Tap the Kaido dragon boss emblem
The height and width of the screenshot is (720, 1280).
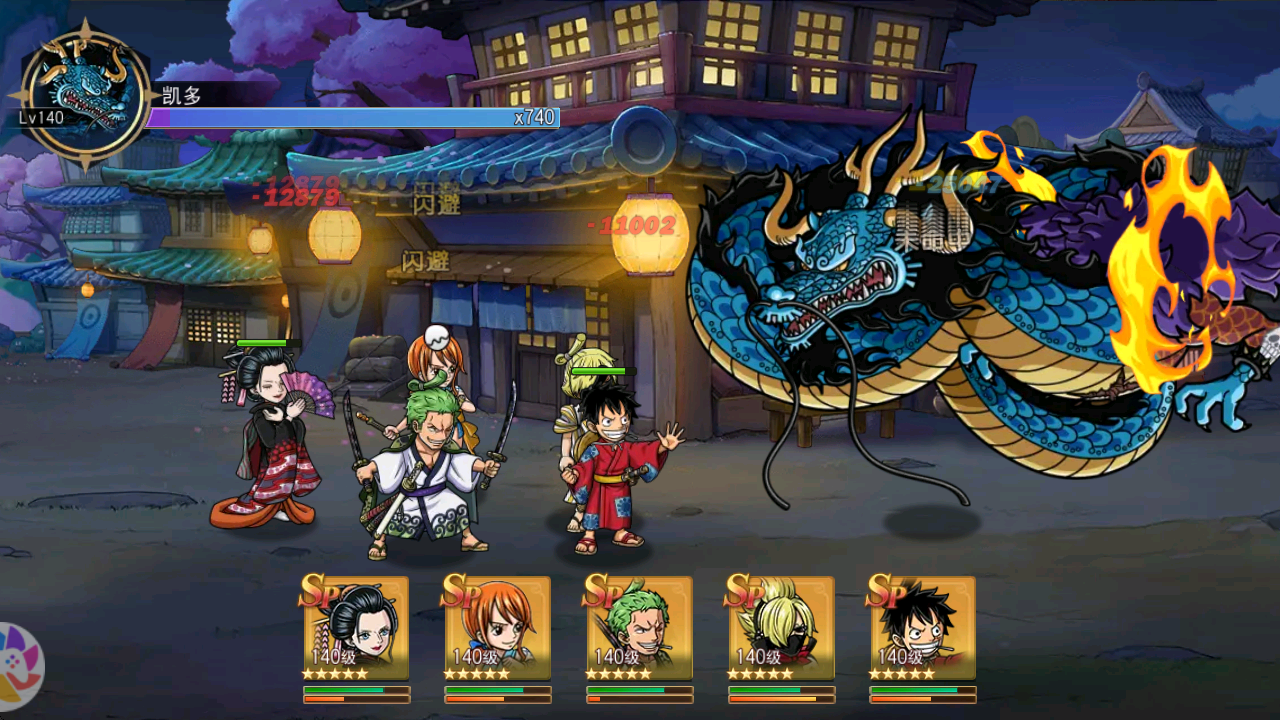[84, 94]
